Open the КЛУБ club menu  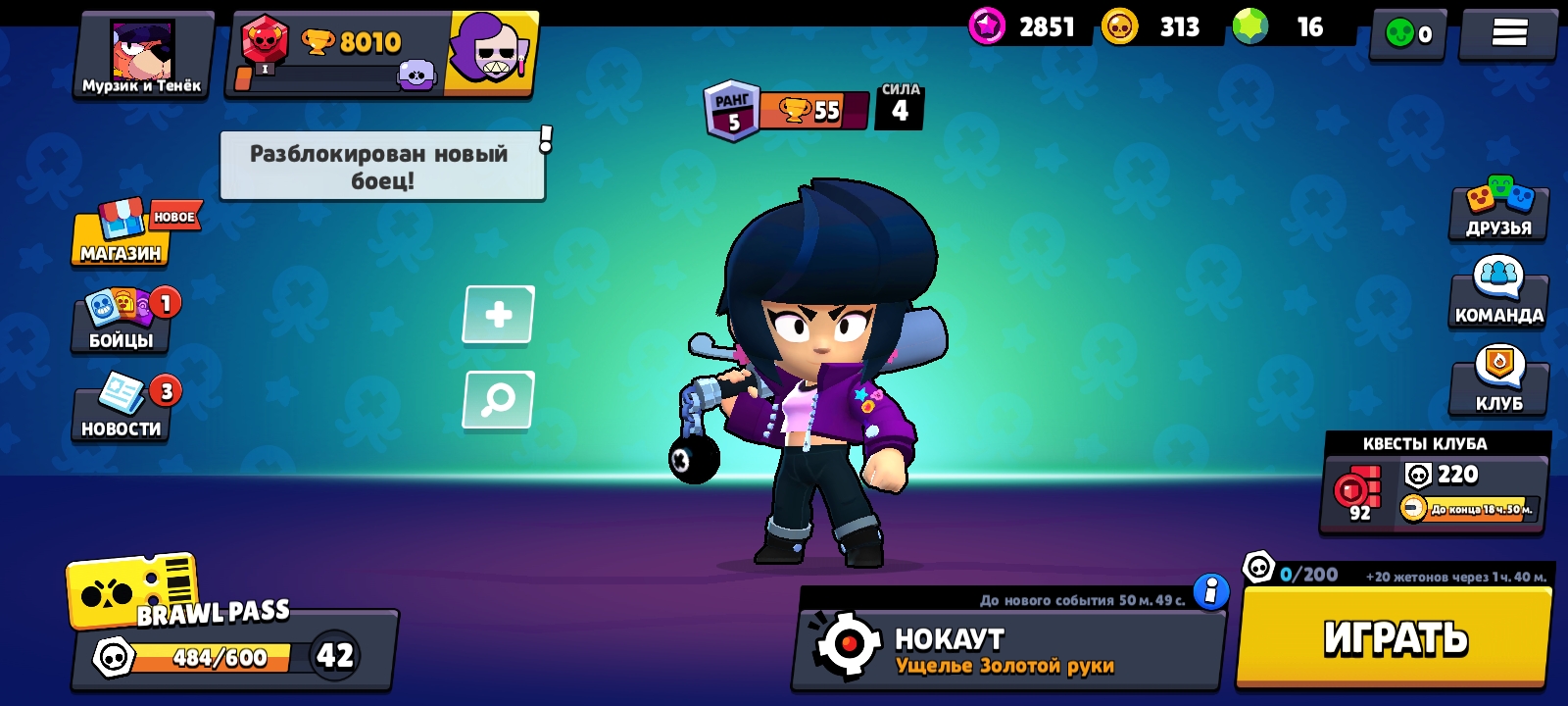pos(1498,380)
